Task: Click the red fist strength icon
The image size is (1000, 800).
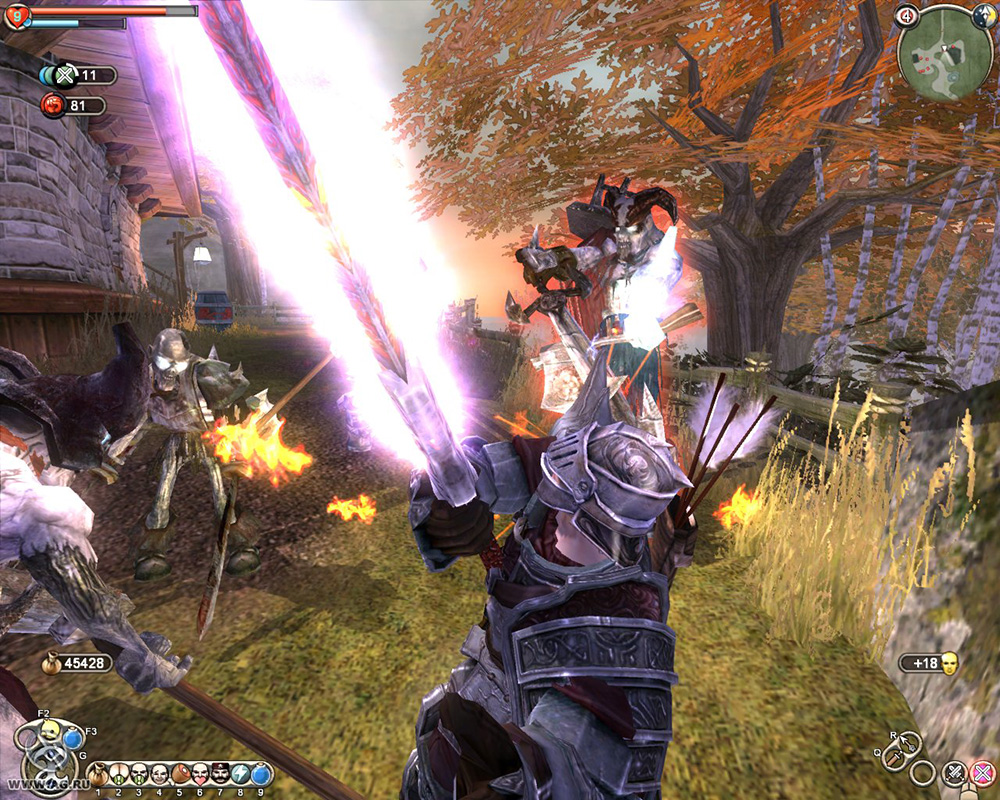Action: (53, 104)
